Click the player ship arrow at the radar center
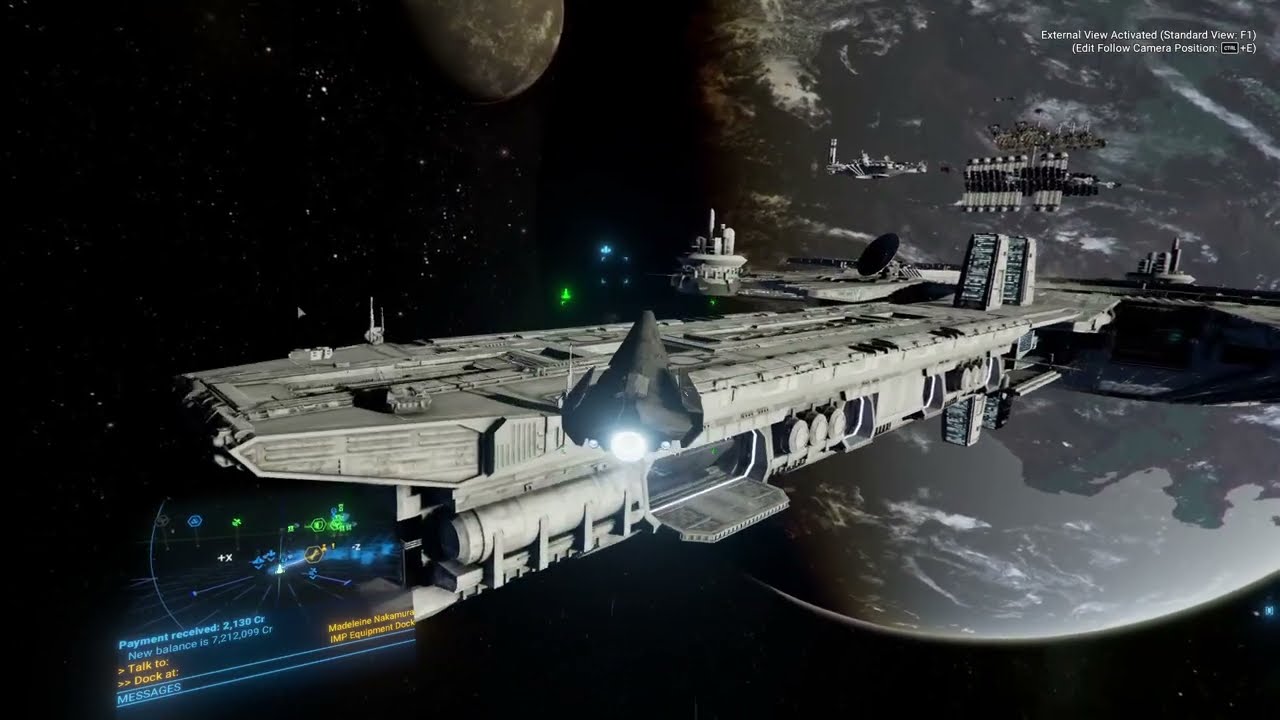This screenshot has height=720, width=1280. (x=280, y=568)
